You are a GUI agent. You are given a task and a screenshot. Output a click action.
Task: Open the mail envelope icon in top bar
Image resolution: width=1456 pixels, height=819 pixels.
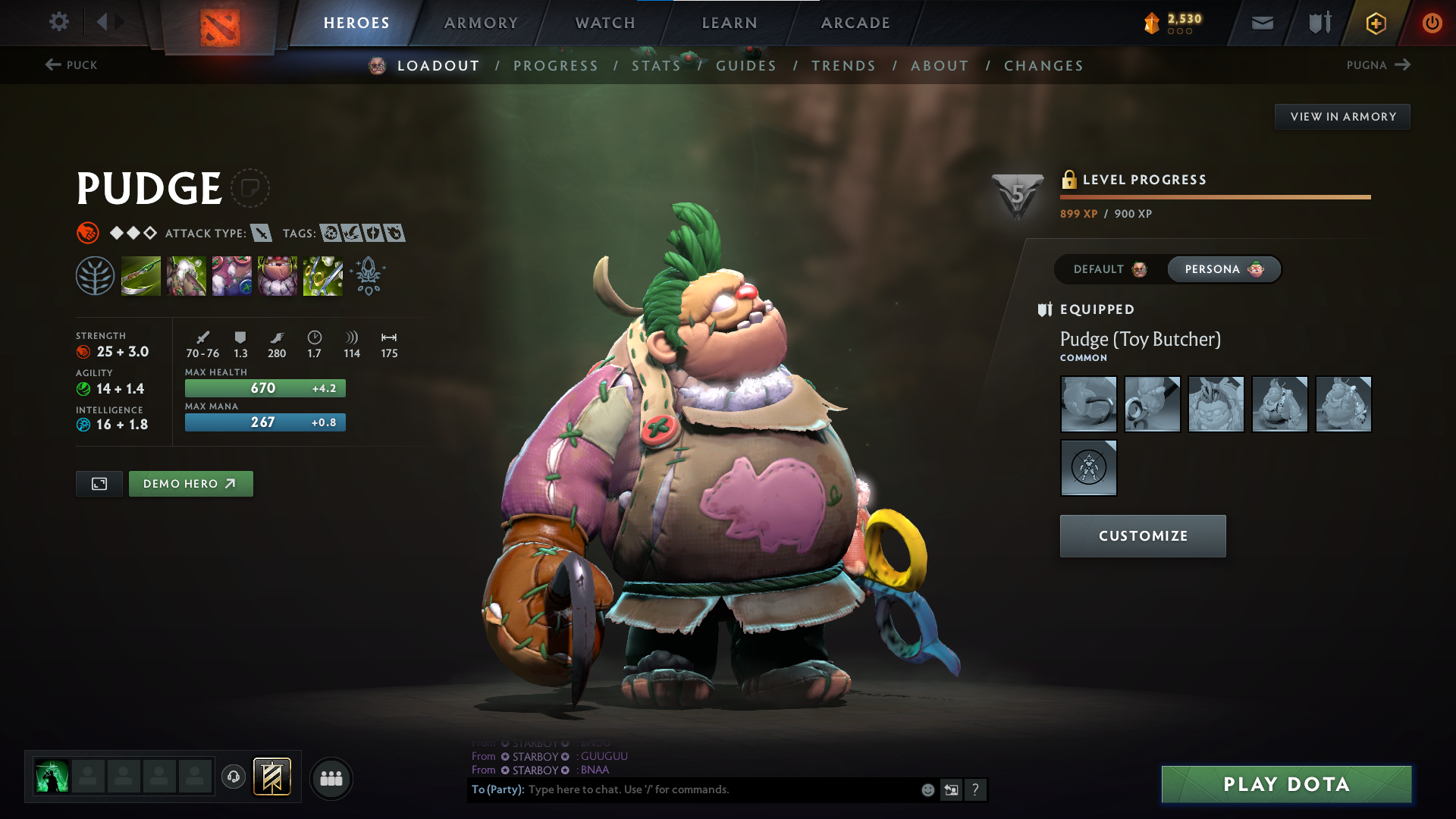[1261, 22]
